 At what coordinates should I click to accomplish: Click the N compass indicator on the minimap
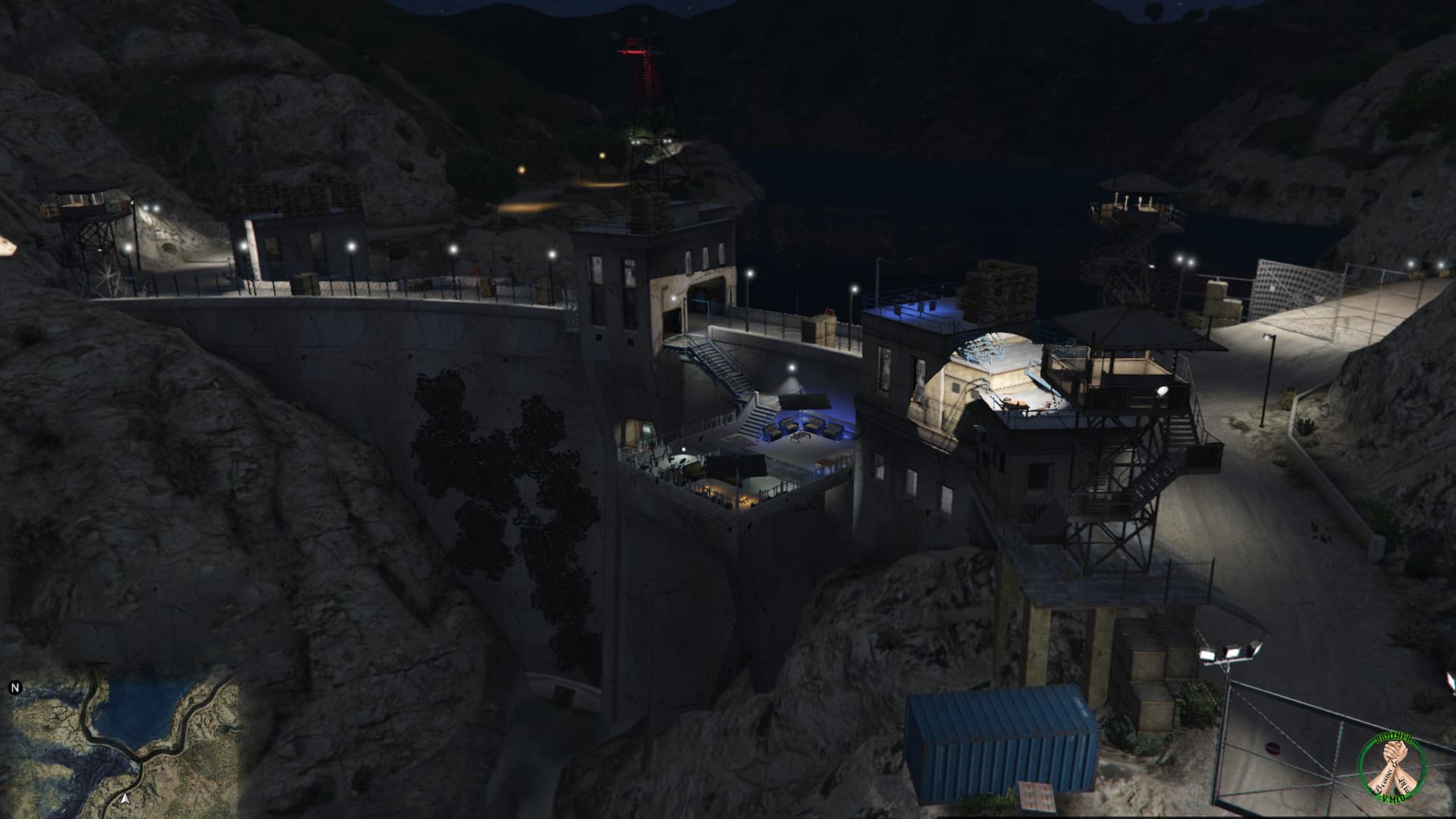[16, 689]
